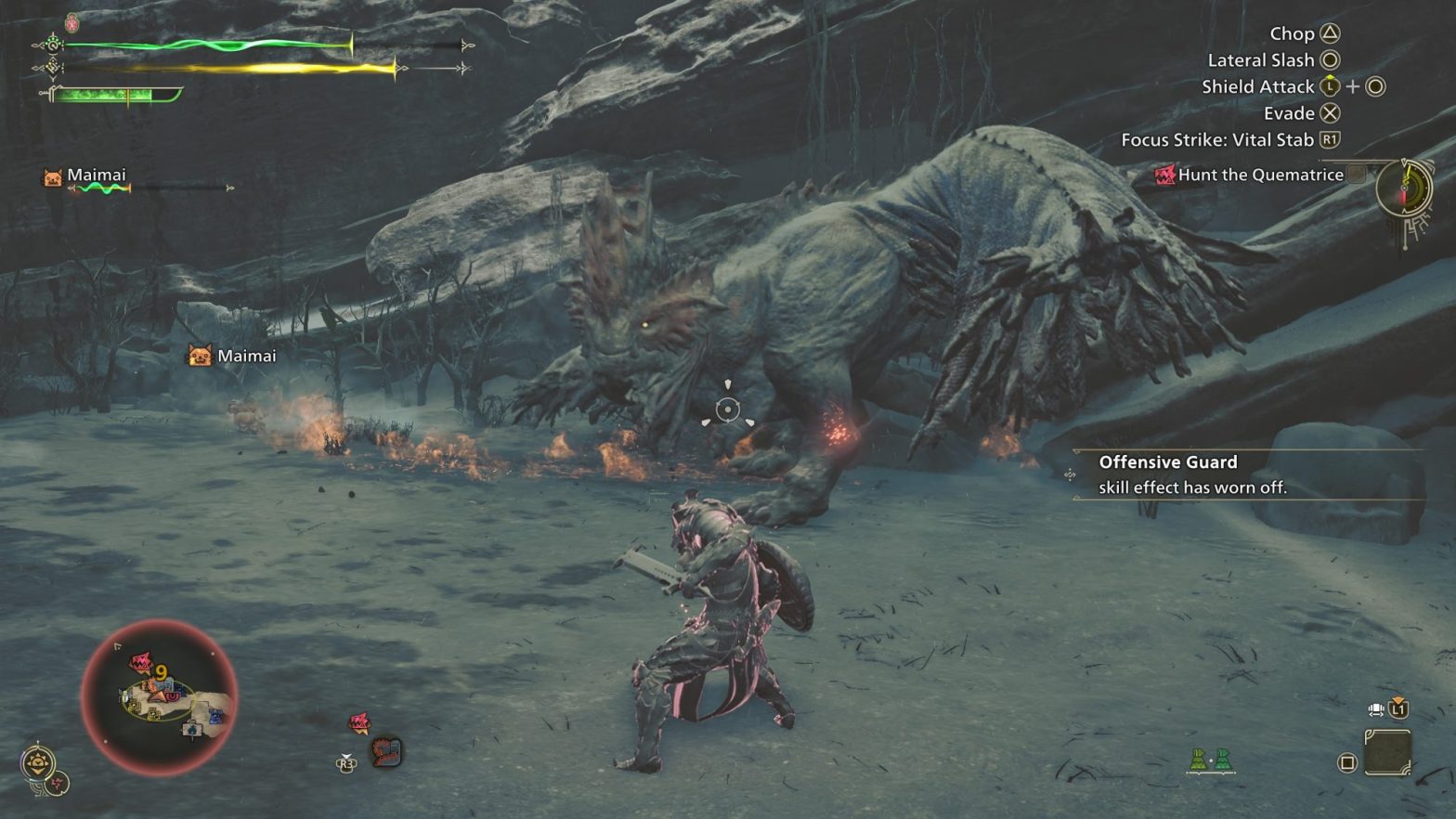
Task: Click the camp tent marker on minimap
Action: [192, 730]
